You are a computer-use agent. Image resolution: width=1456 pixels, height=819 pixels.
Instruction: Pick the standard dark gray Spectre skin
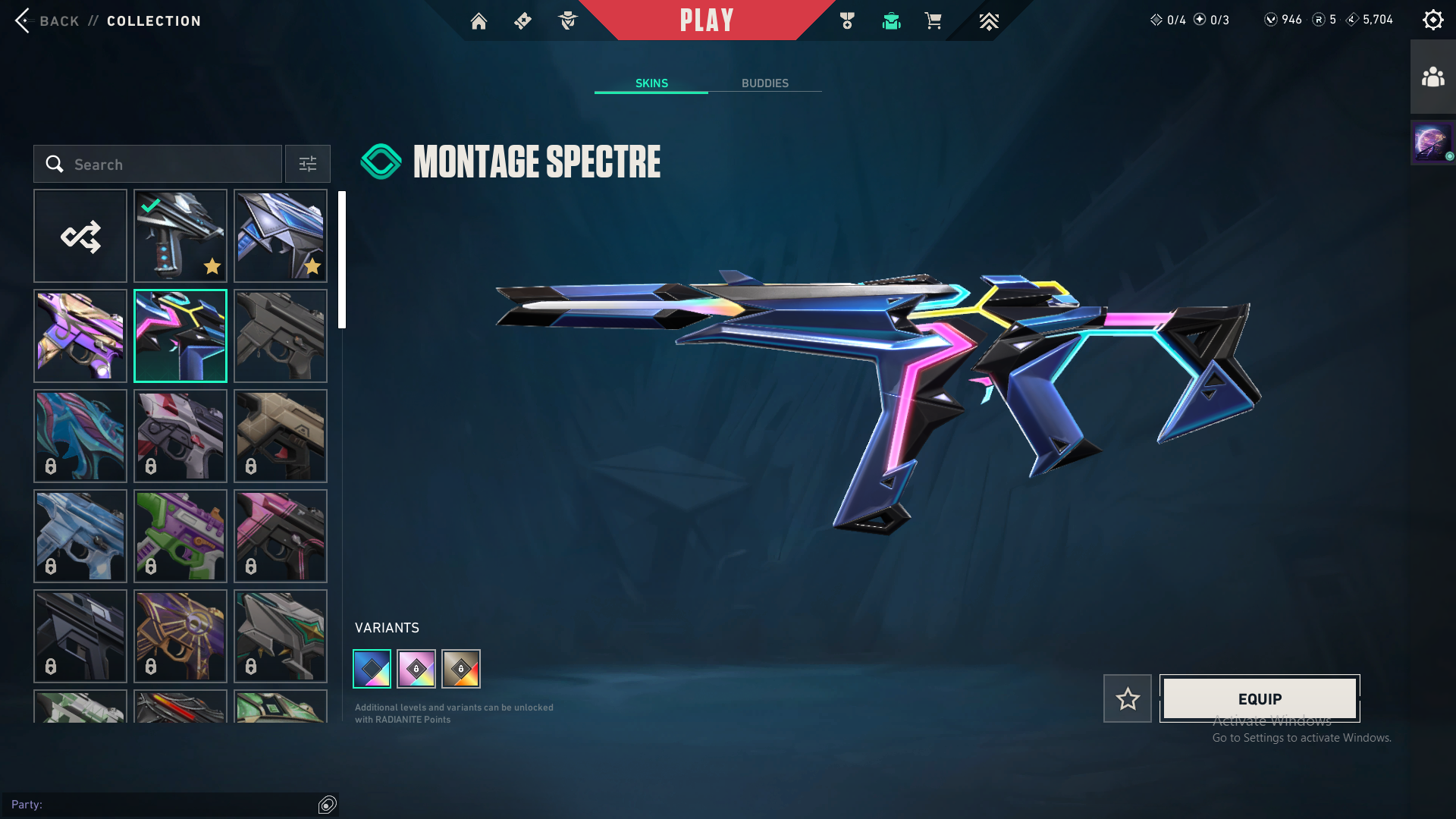(x=281, y=336)
